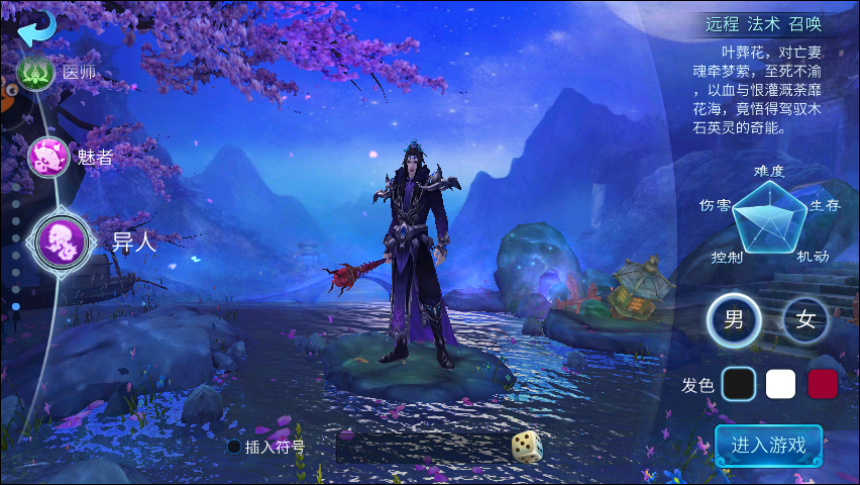860x485 pixels.
Task: Choose the 魅者 class
Action: point(48,157)
